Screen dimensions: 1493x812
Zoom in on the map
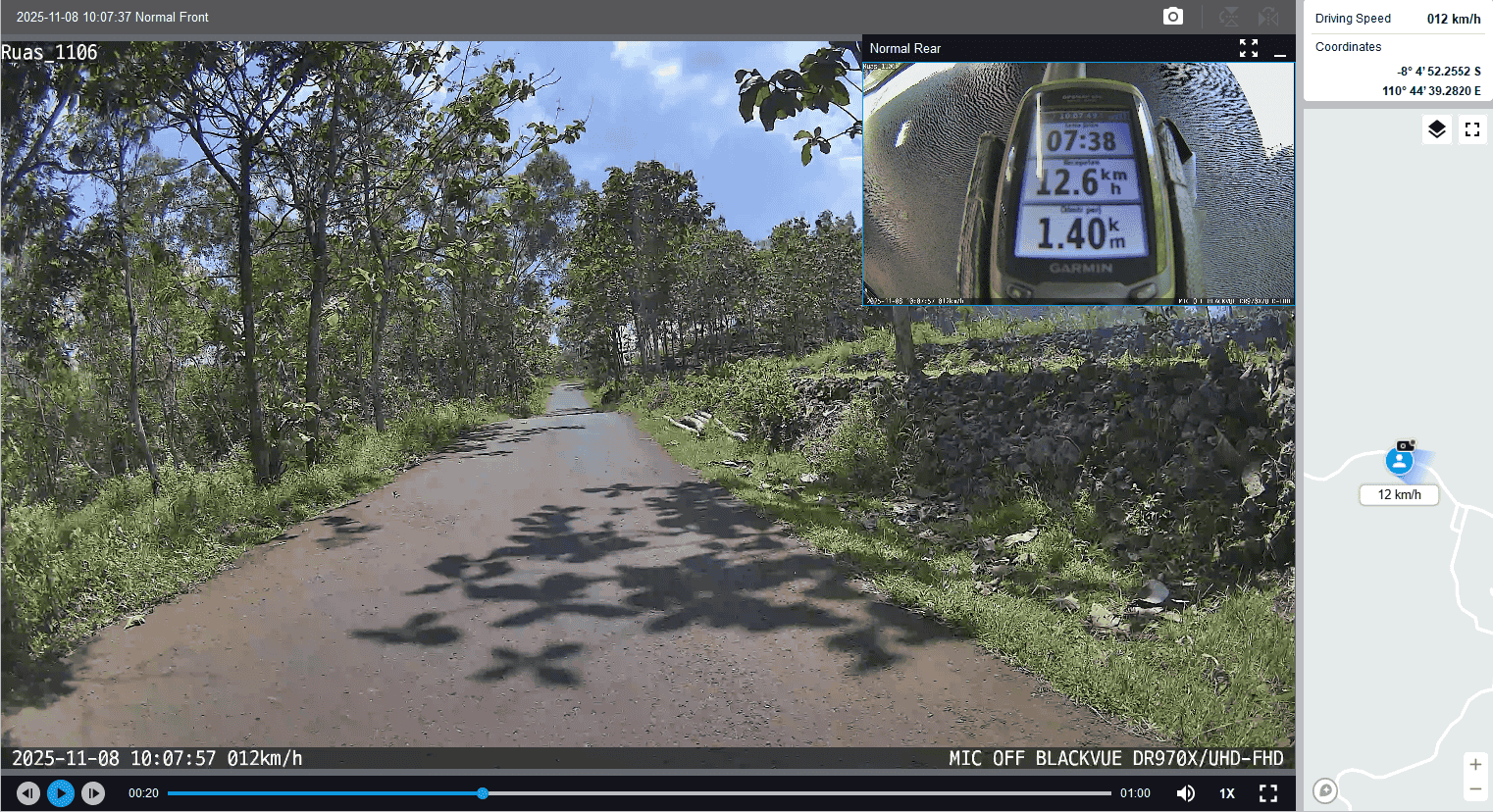[1475, 765]
